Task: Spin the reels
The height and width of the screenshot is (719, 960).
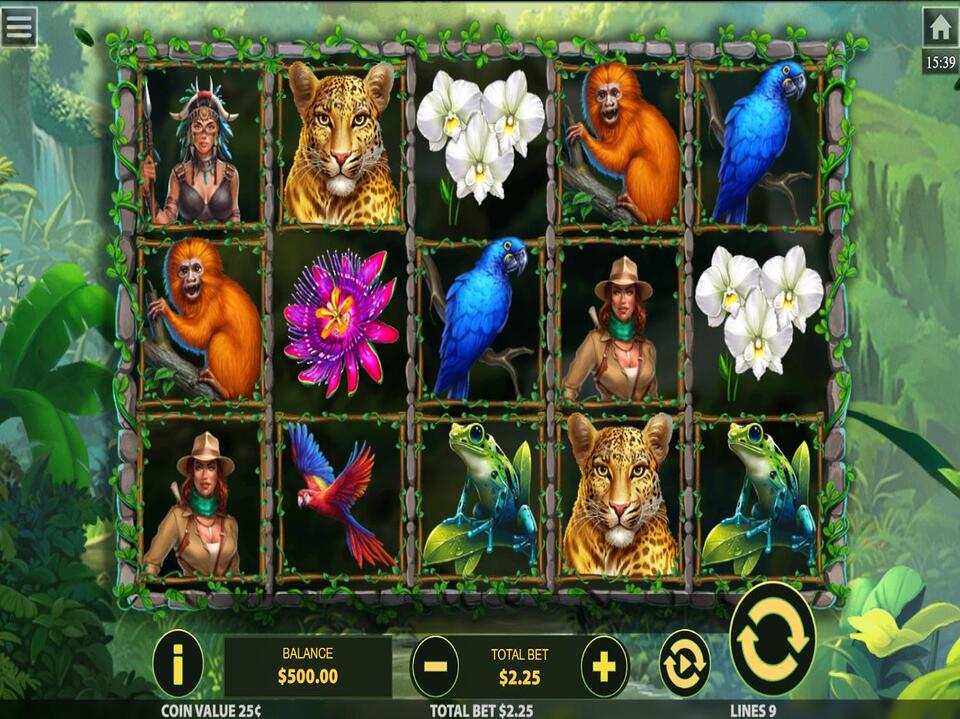Action: tap(772, 639)
